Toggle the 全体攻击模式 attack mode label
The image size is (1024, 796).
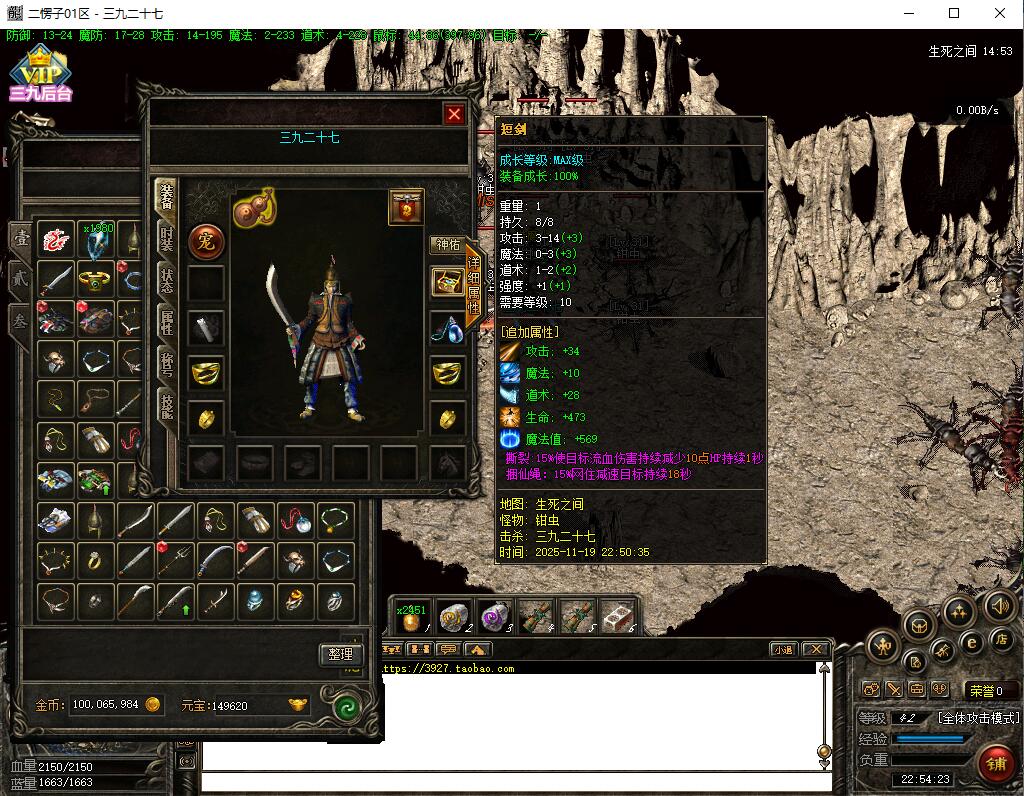pyautogui.click(x=977, y=718)
